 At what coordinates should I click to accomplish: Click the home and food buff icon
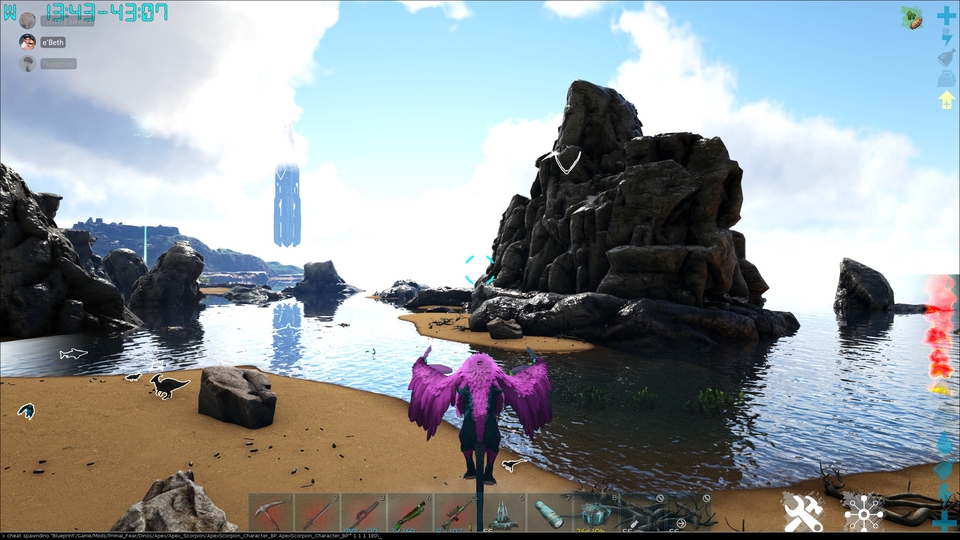click(913, 16)
